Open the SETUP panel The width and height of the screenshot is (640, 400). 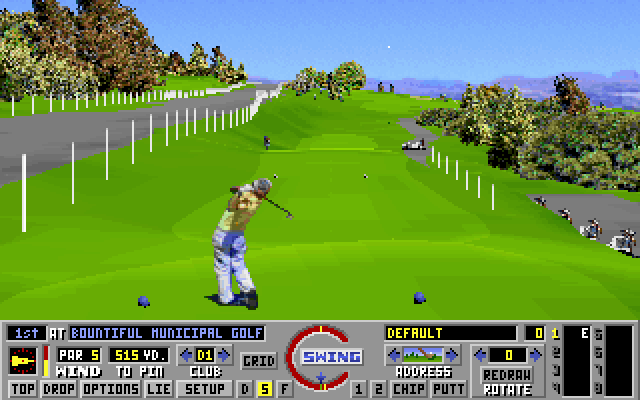tap(205, 388)
